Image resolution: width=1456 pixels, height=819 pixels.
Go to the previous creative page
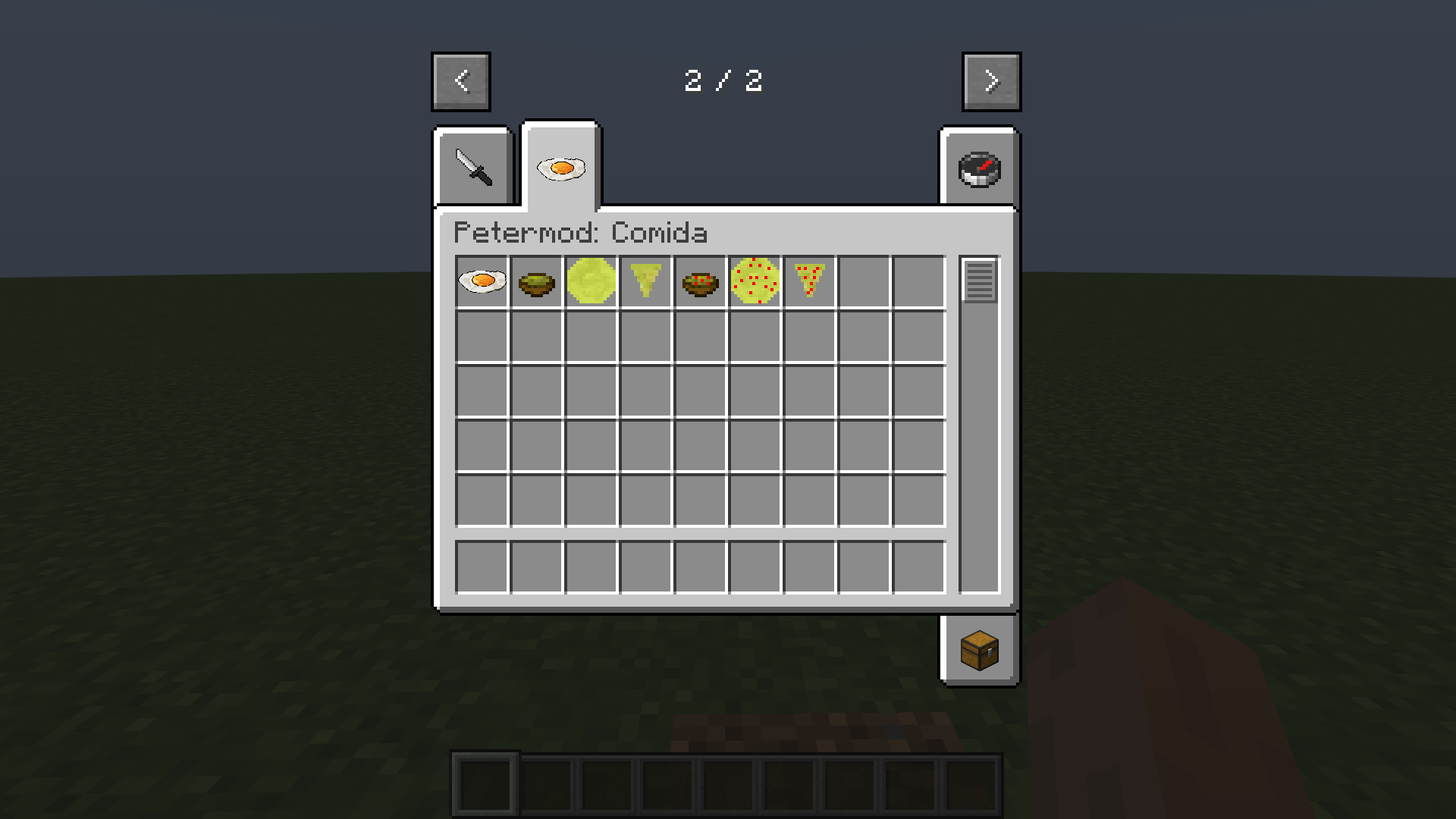pyautogui.click(x=461, y=81)
